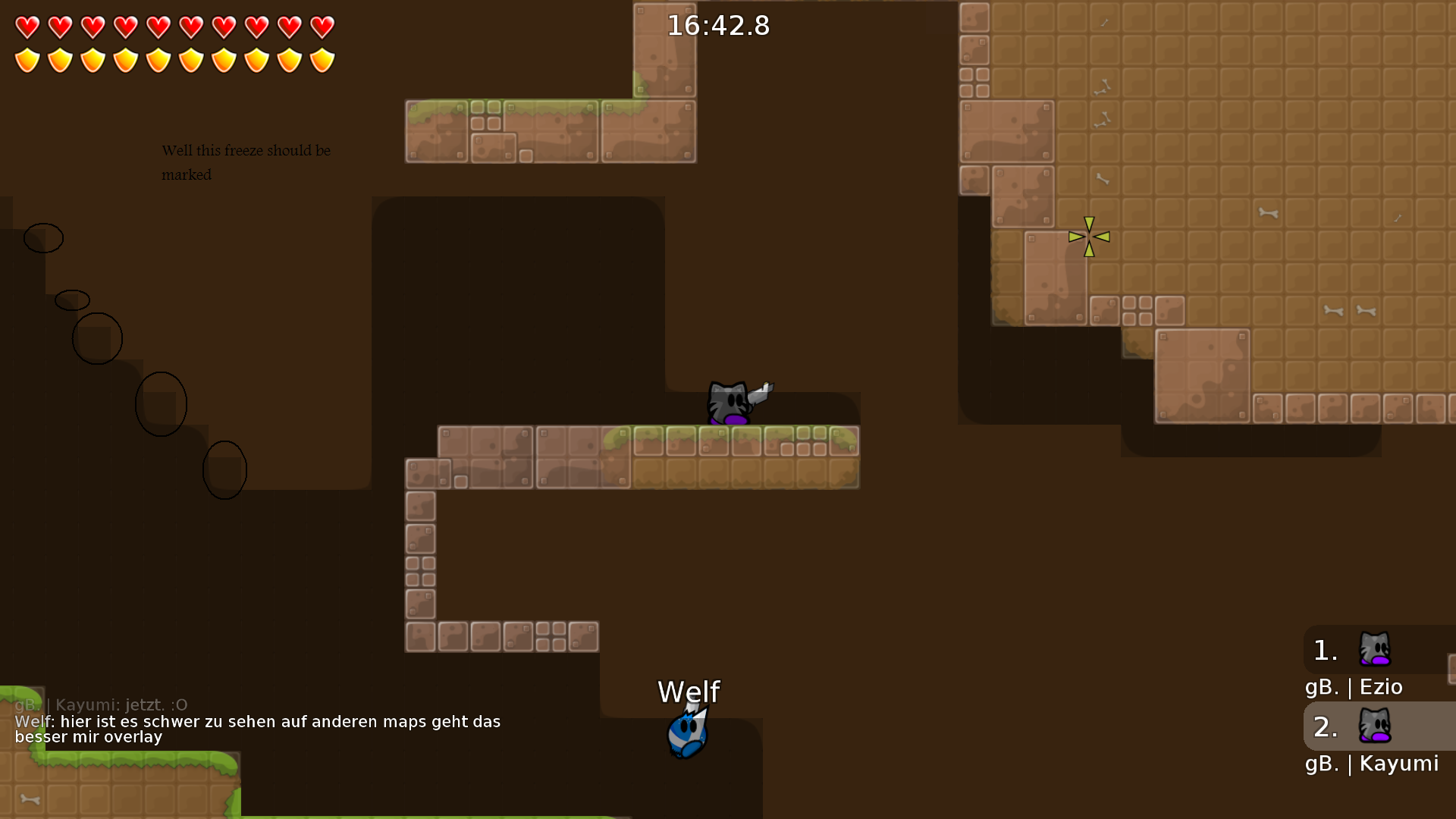
Task: Click the sign reading Well this freeze should be marked
Action: point(246,162)
